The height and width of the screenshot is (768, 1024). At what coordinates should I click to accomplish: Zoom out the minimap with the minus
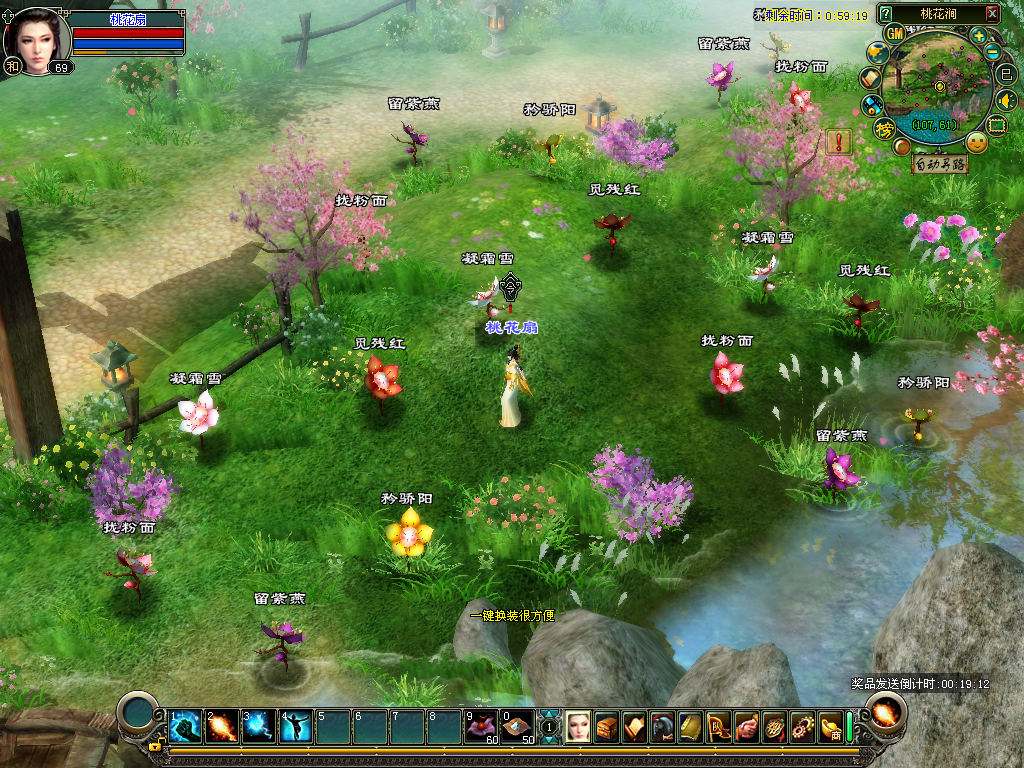[x=993, y=52]
